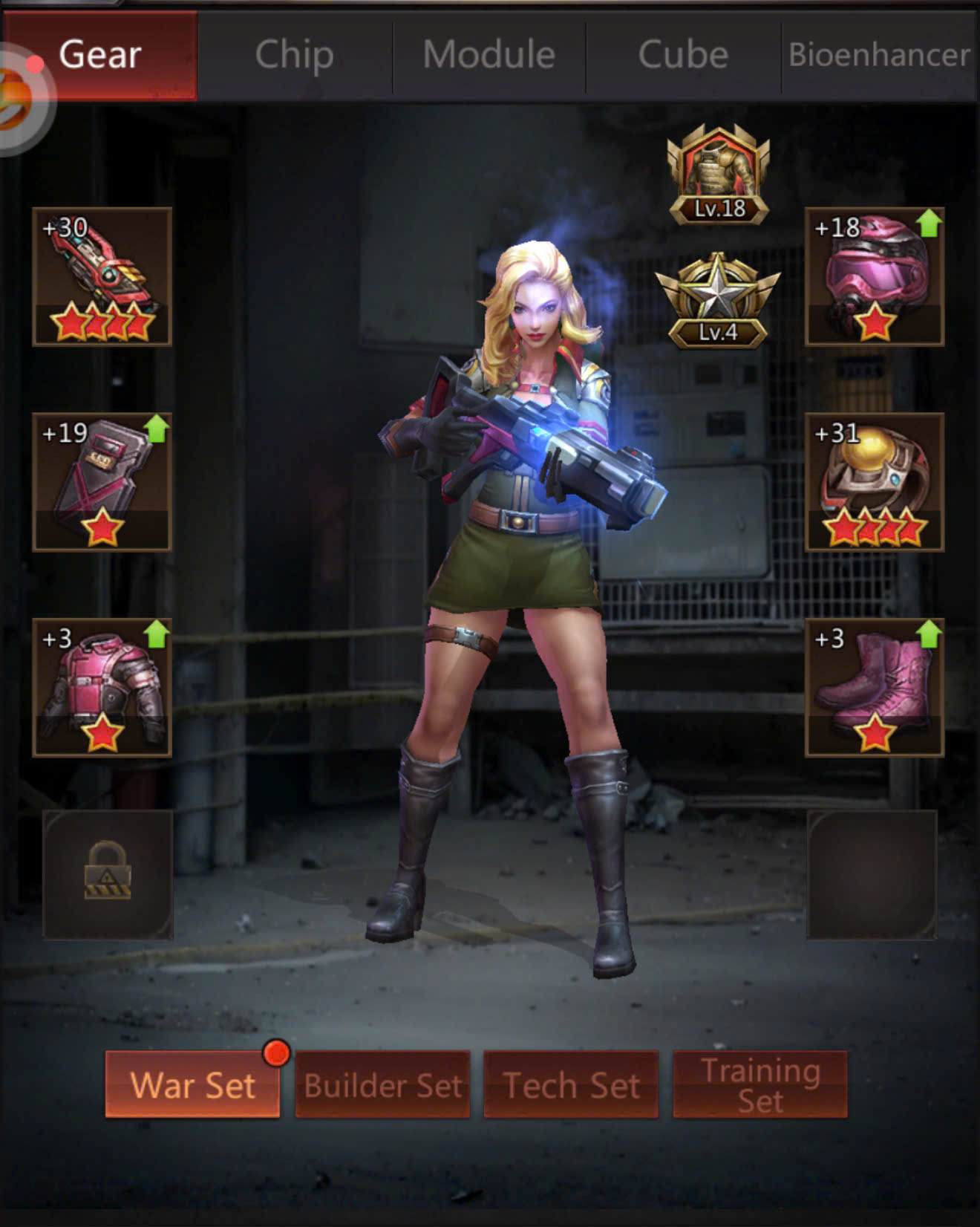Select the Training Set
This screenshot has height=1227, width=980.
pos(760,1084)
